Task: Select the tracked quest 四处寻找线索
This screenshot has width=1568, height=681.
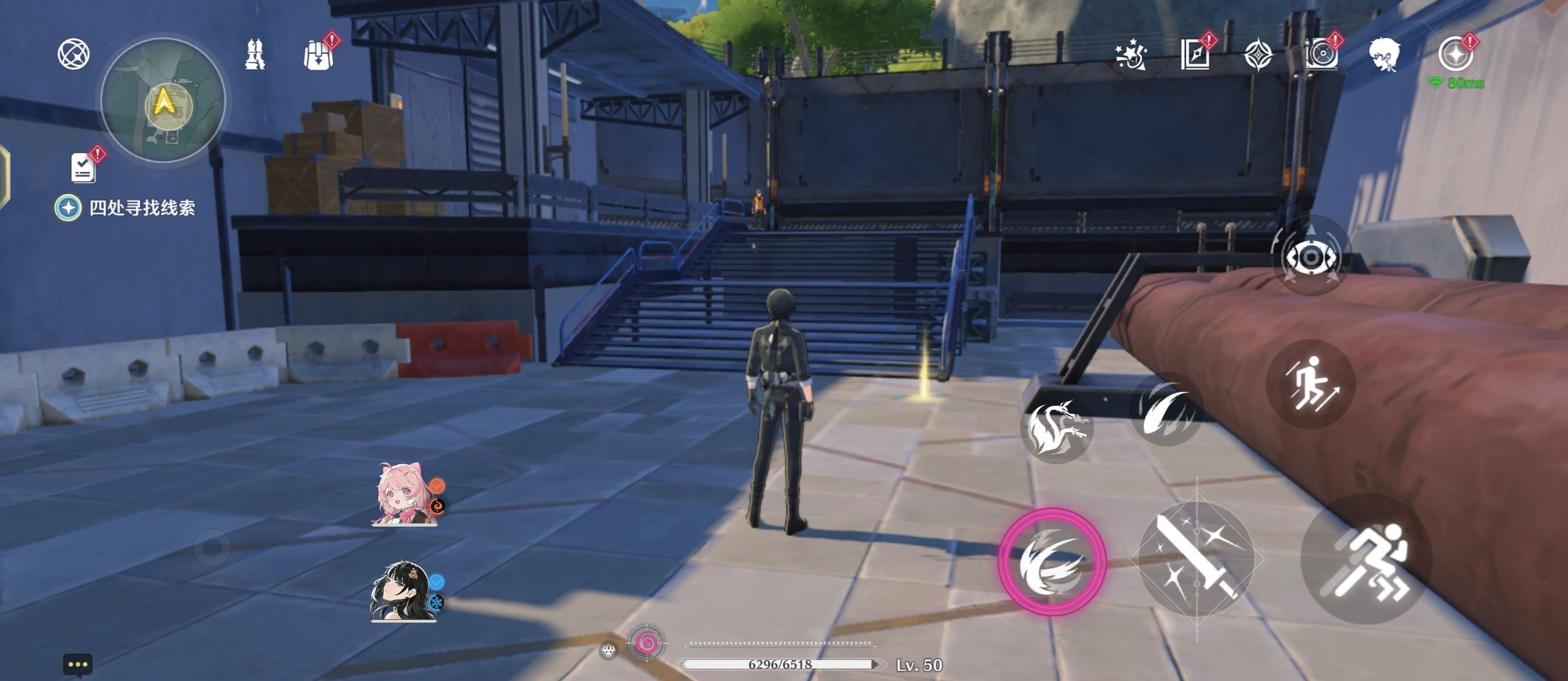Action: click(x=142, y=208)
